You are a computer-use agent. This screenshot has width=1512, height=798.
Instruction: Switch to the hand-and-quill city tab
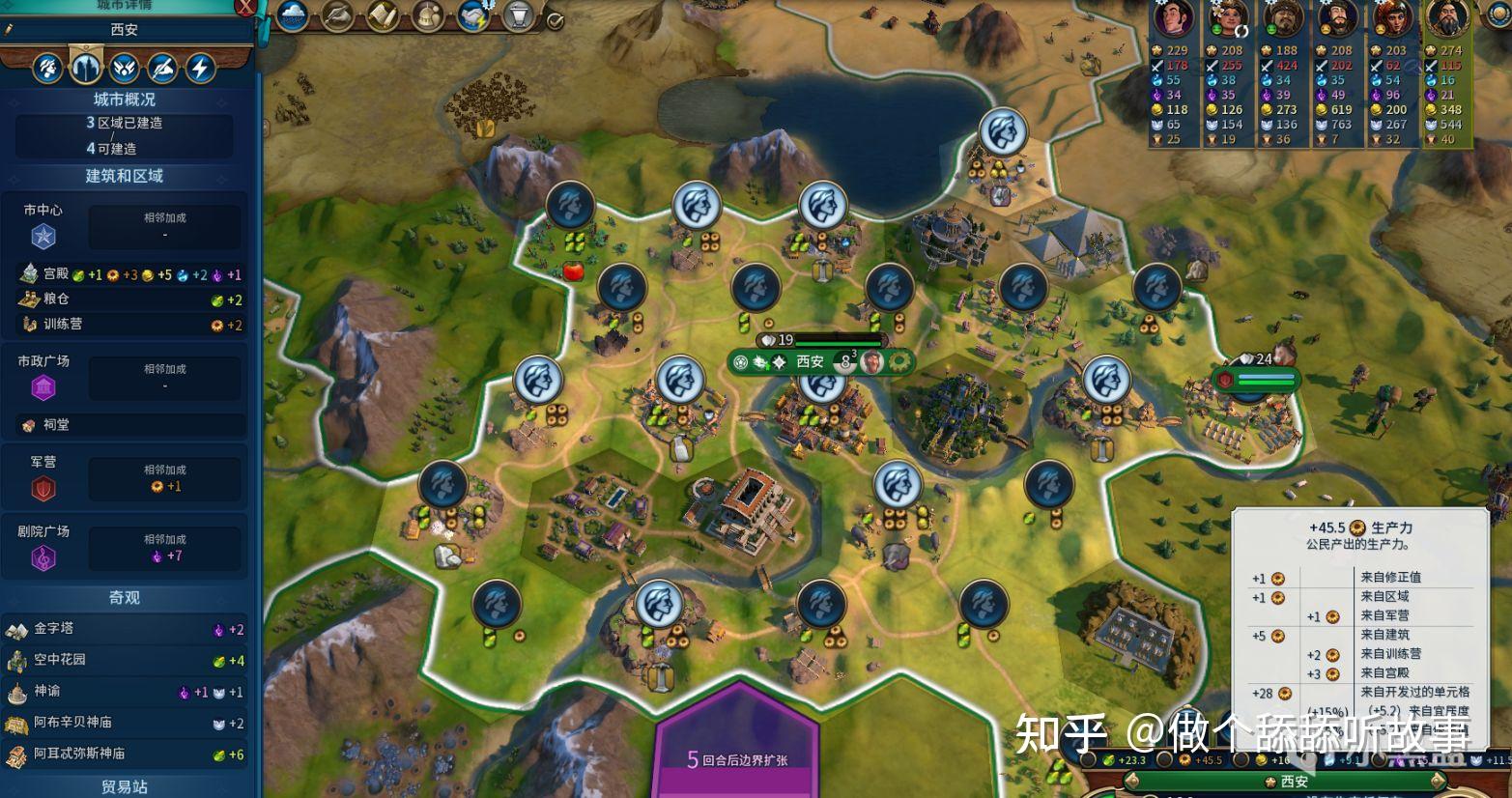162,68
